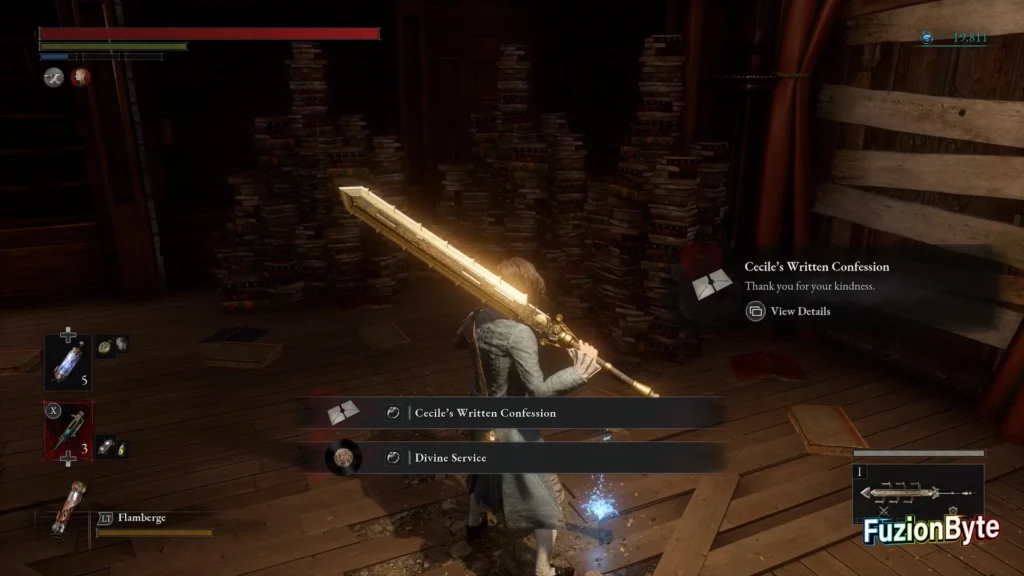Select the Pulse Cell item slot
The width and height of the screenshot is (1024, 576).
[68, 362]
